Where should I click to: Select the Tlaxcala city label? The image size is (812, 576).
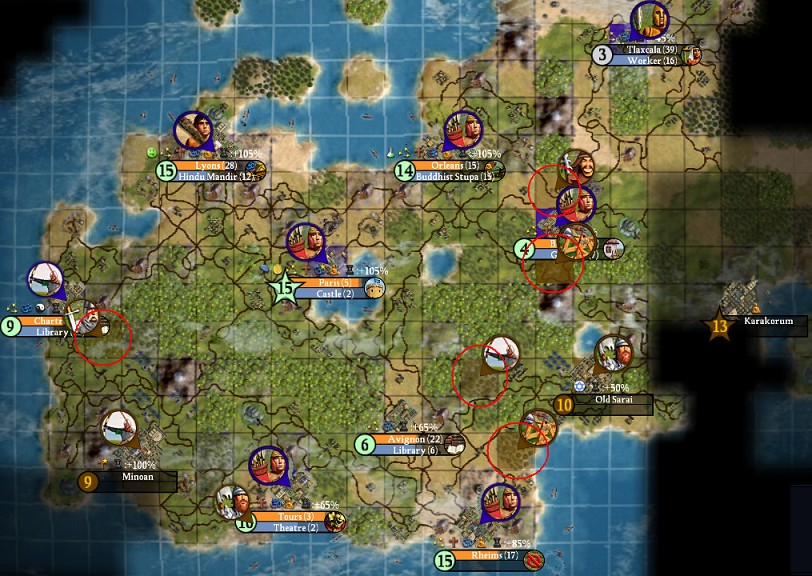(650, 49)
